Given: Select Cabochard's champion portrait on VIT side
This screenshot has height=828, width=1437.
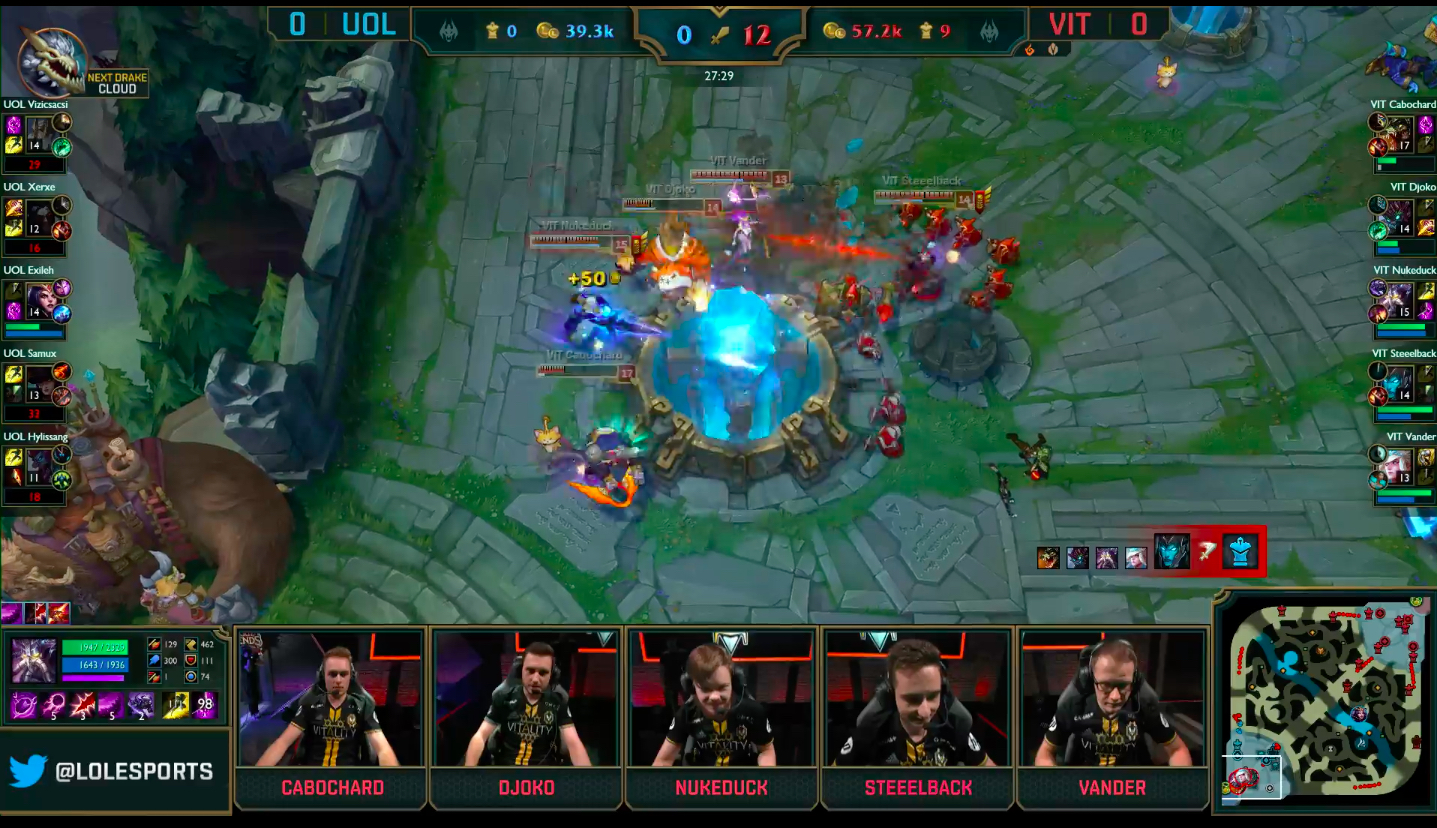Looking at the screenshot, I should [1399, 131].
